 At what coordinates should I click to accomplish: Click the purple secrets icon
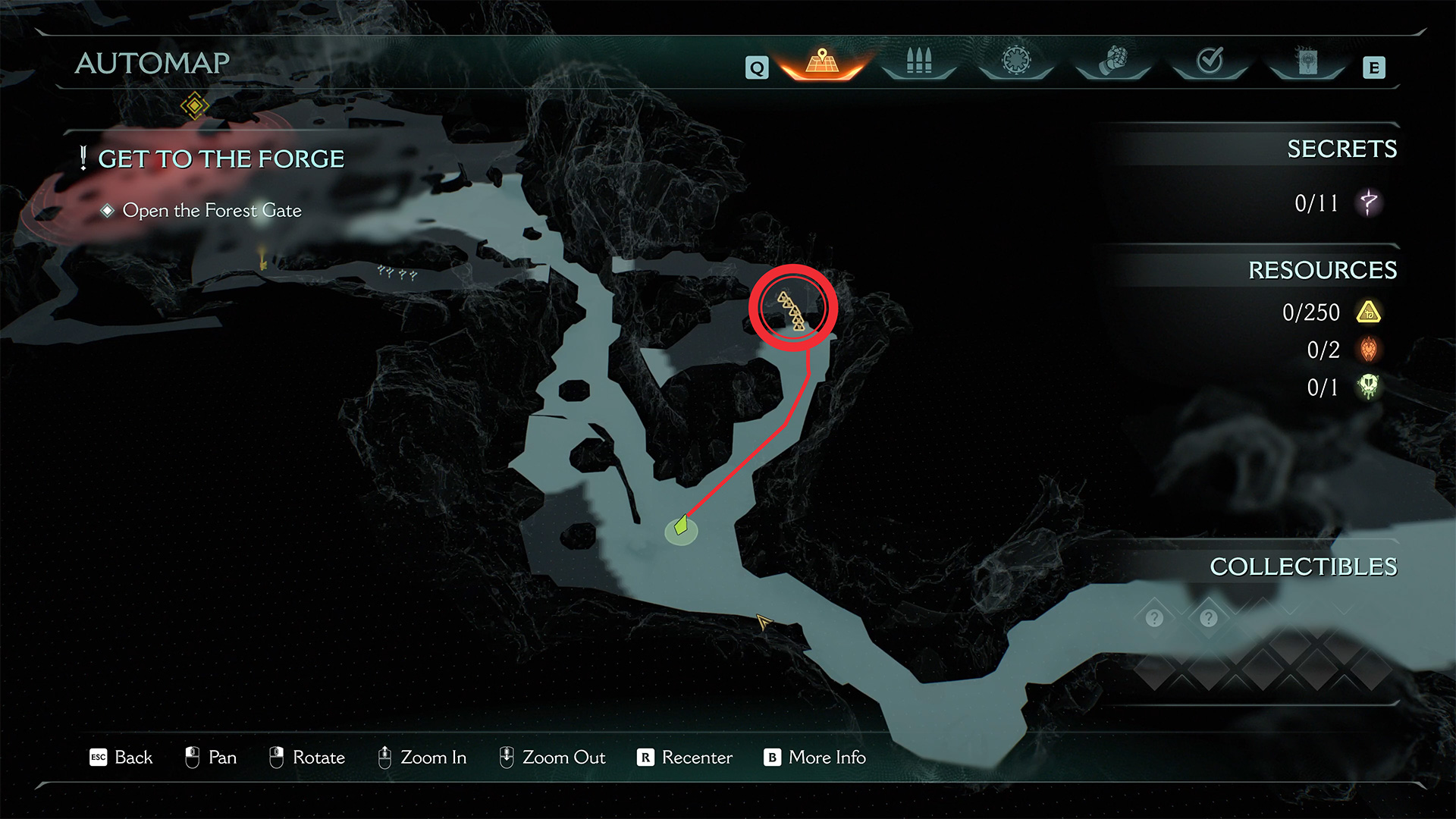click(1369, 203)
